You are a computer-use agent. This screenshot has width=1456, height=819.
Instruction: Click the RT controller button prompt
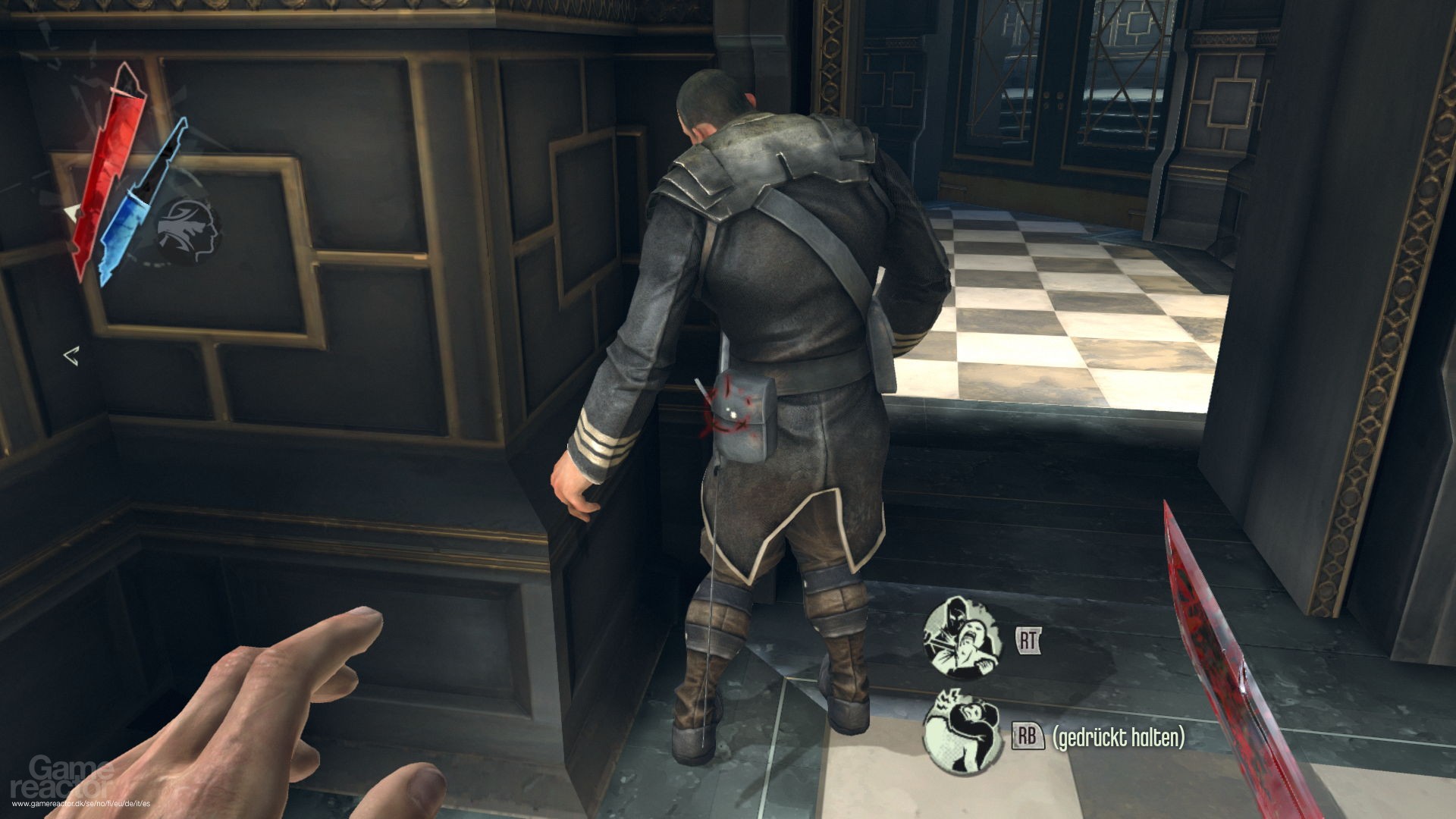click(x=1028, y=642)
